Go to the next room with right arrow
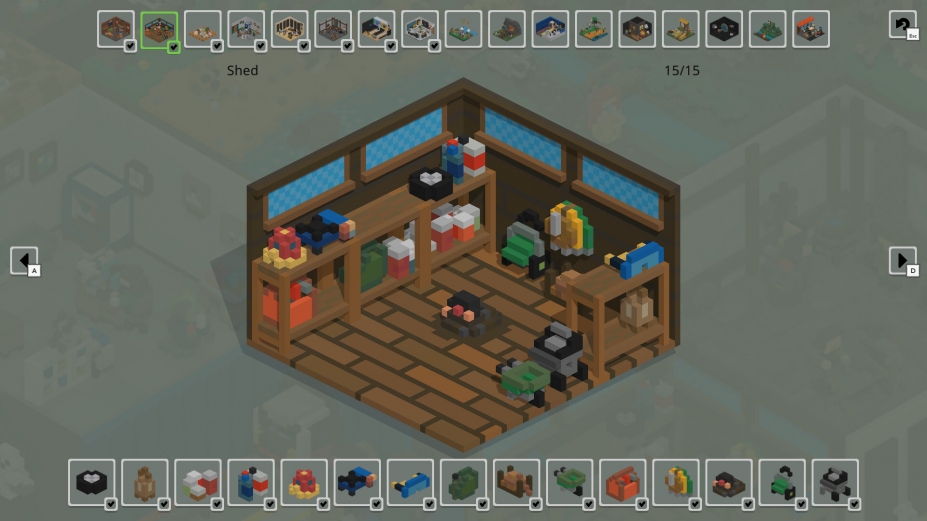 [902, 260]
